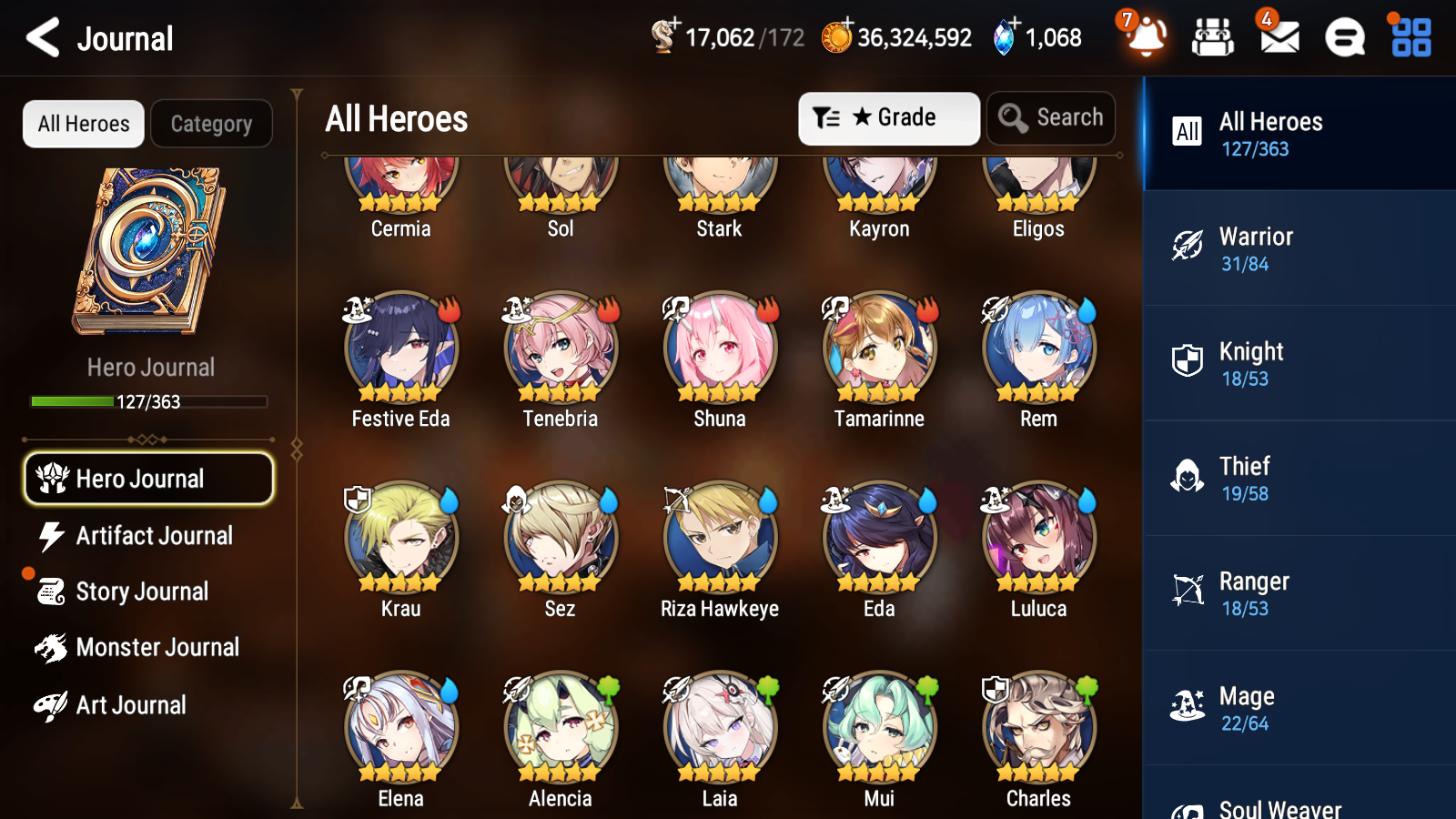Open the inventory chest icon
1456x819 pixels.
point(1213,38)
